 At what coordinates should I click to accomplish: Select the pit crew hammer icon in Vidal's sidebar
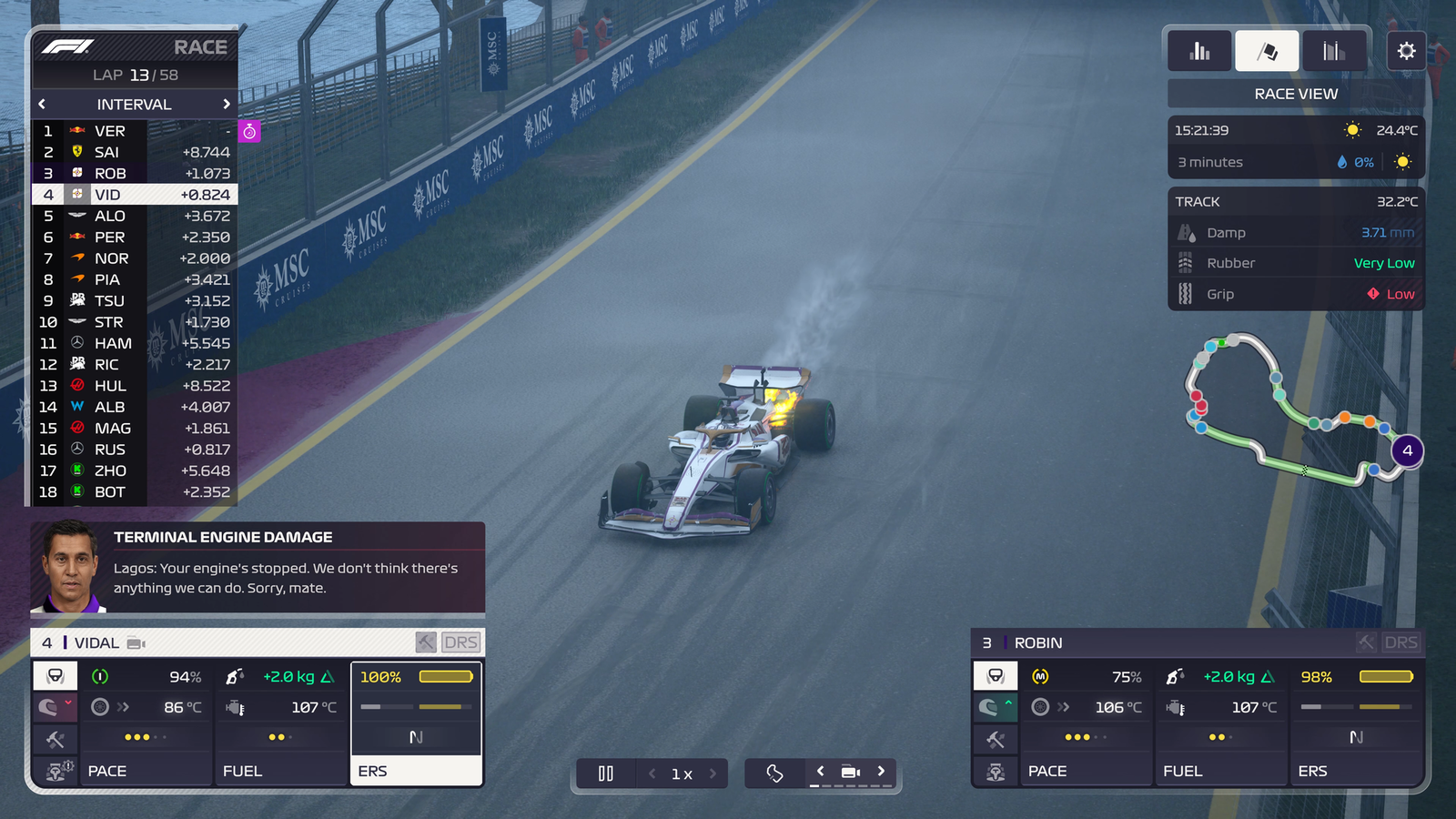pyautogui.click(x=55, y=739)
